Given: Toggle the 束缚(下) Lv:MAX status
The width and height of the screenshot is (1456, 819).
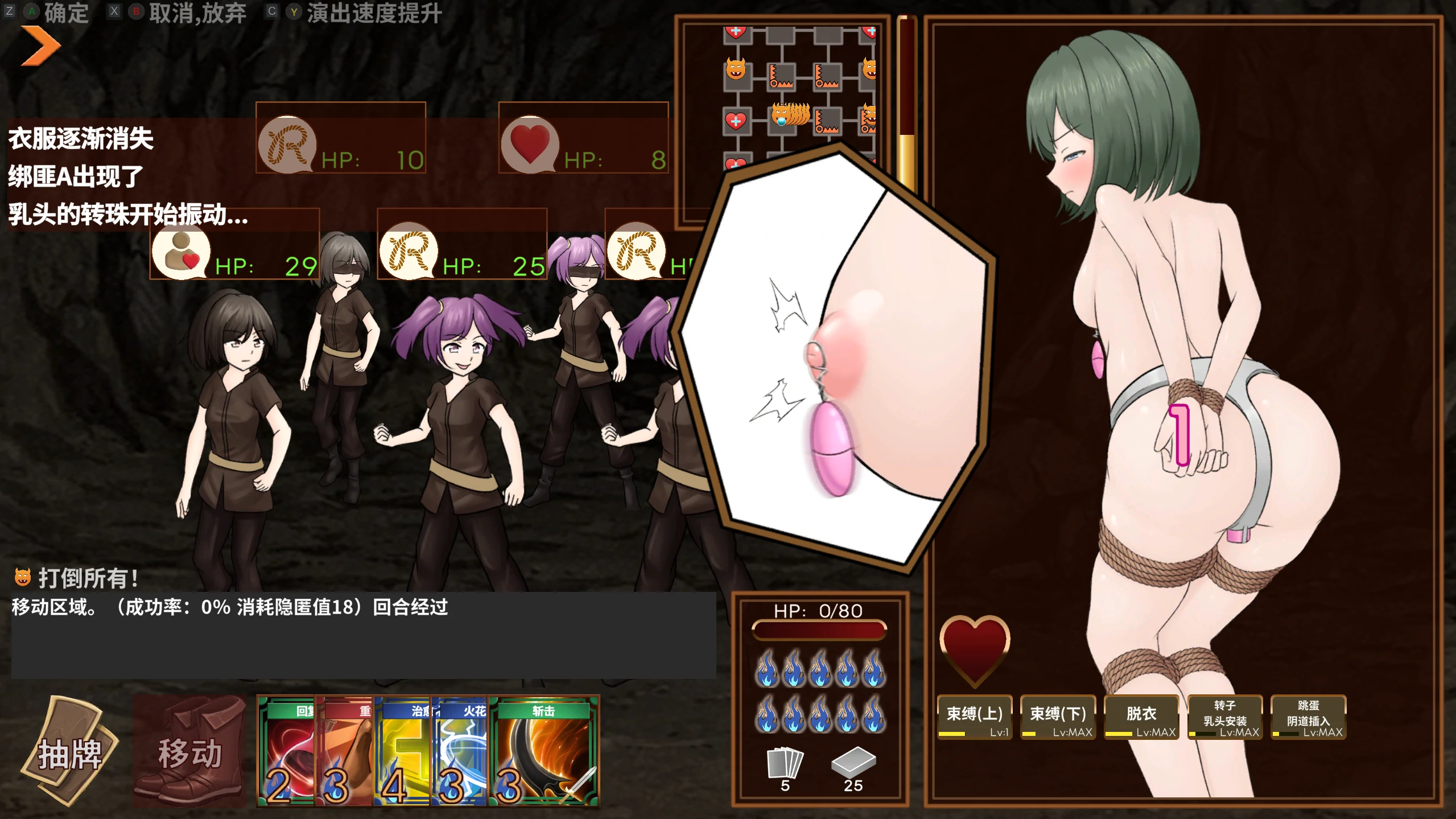Looking at the screenshot, I should click(1057, 718).
